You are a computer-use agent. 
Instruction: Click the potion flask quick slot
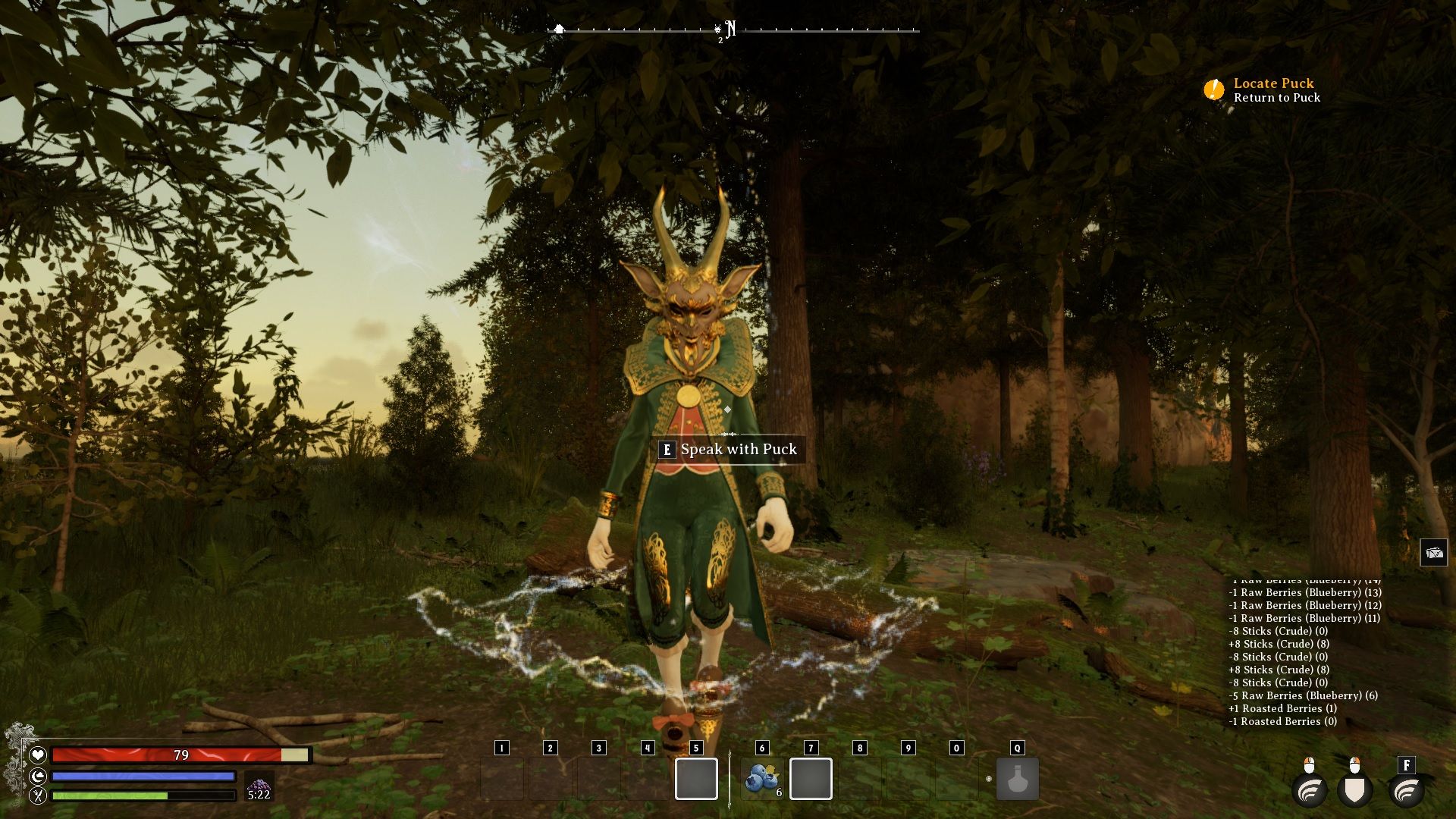(x=1017, y=779)
